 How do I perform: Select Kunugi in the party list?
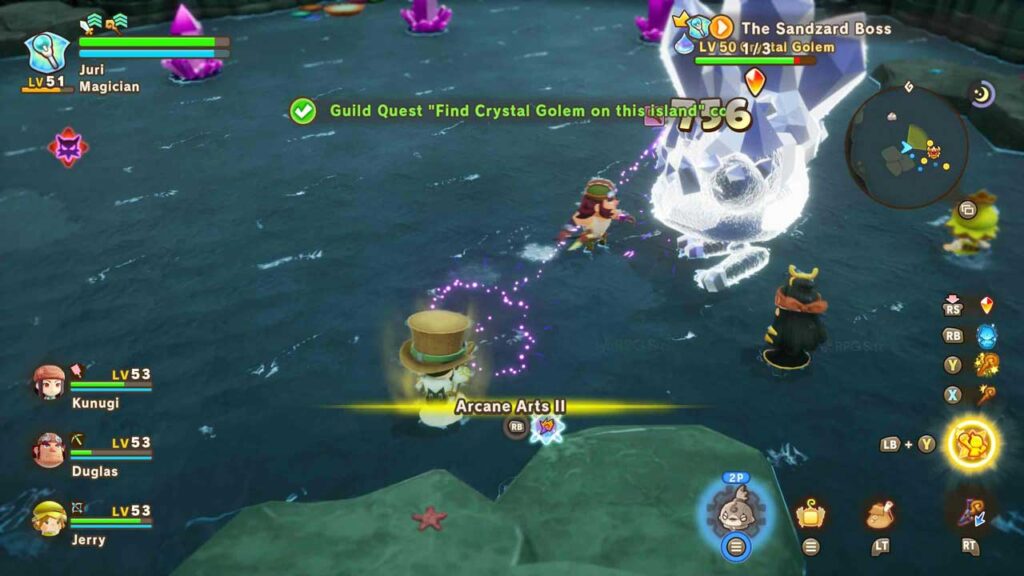49,382
